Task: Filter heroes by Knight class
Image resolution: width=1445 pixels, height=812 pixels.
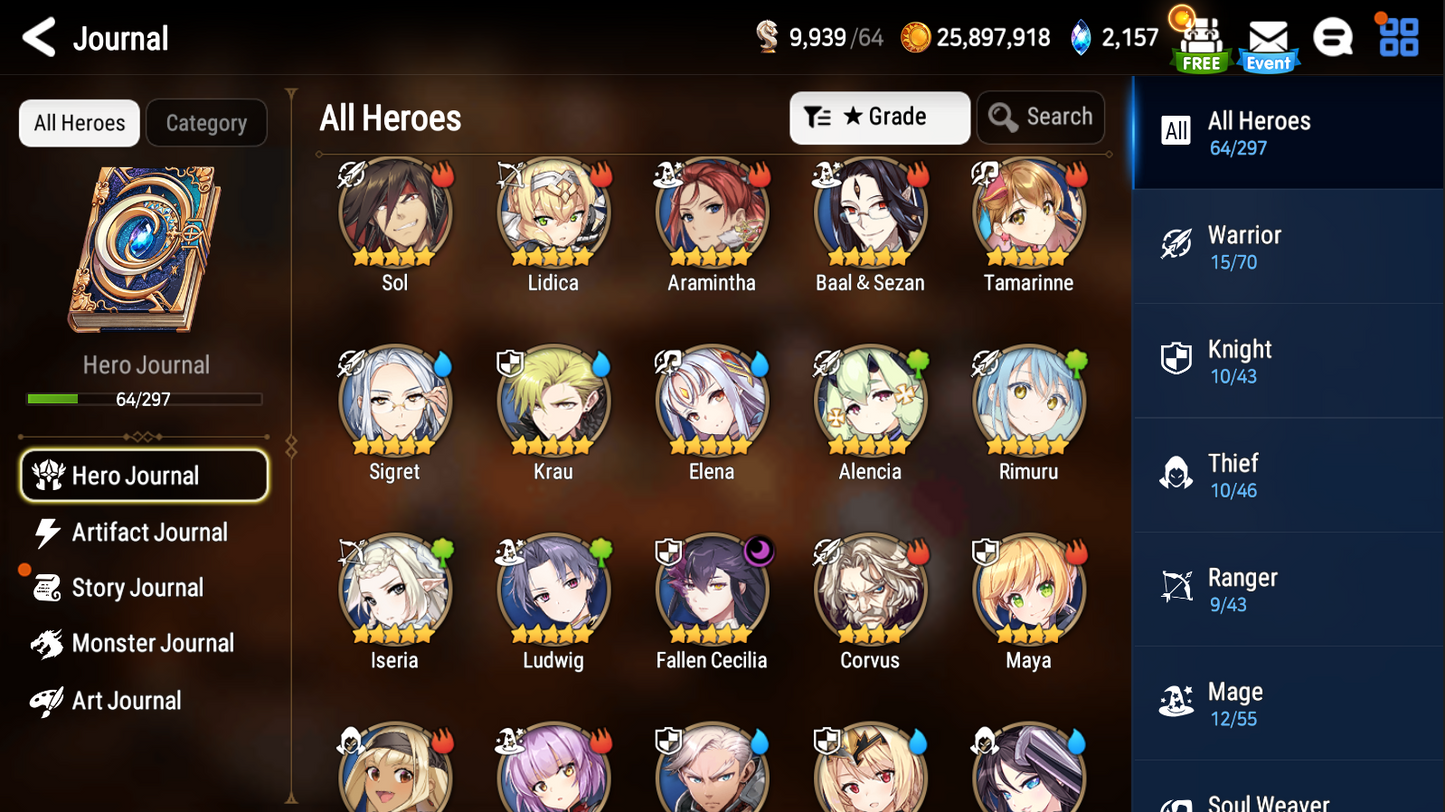Action: pos(1287,360)
